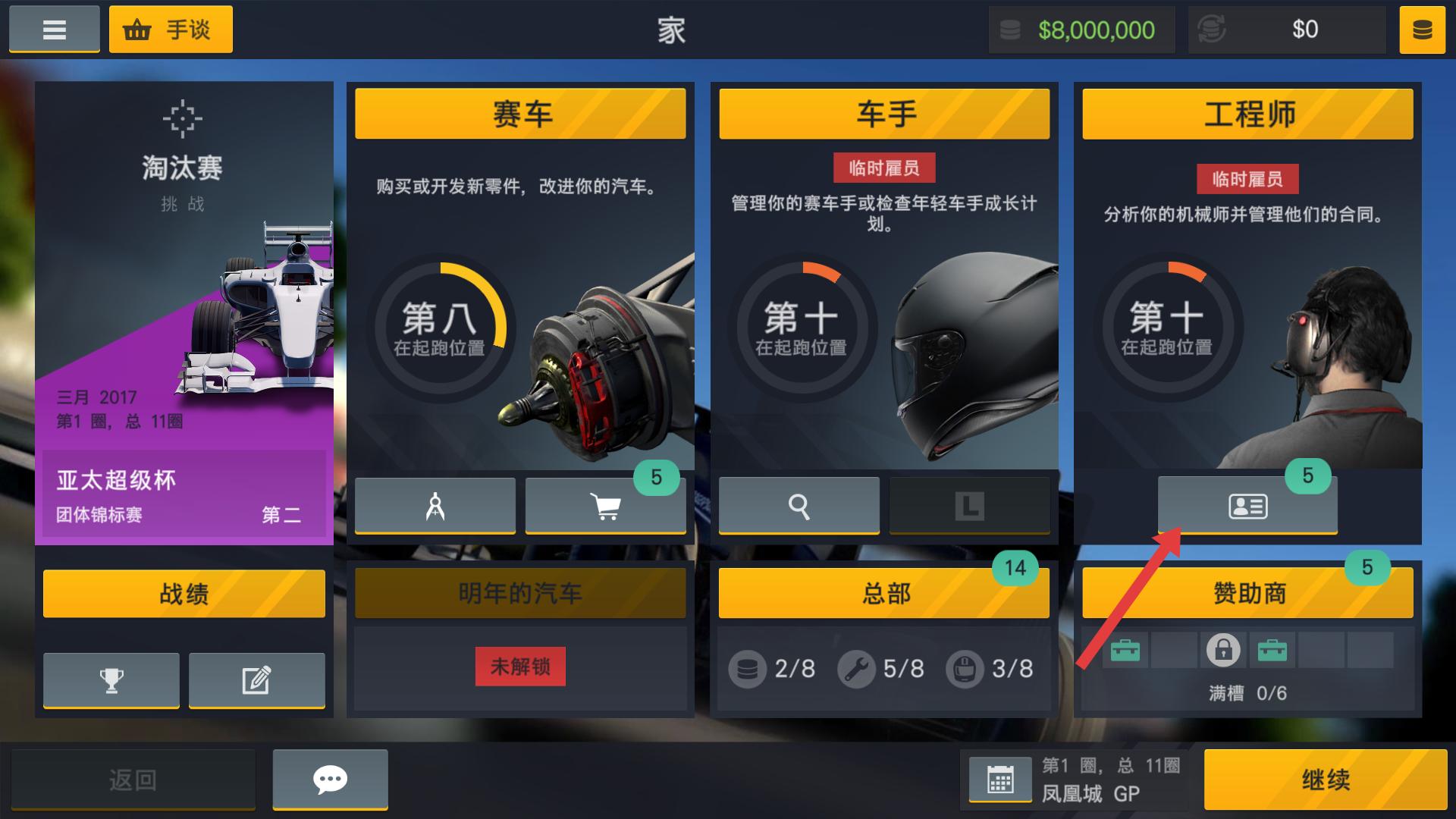1456x819 pixels.
Task: Click the locked sponsor slot
Action: pyautogui.click(x=1222, y=651)
